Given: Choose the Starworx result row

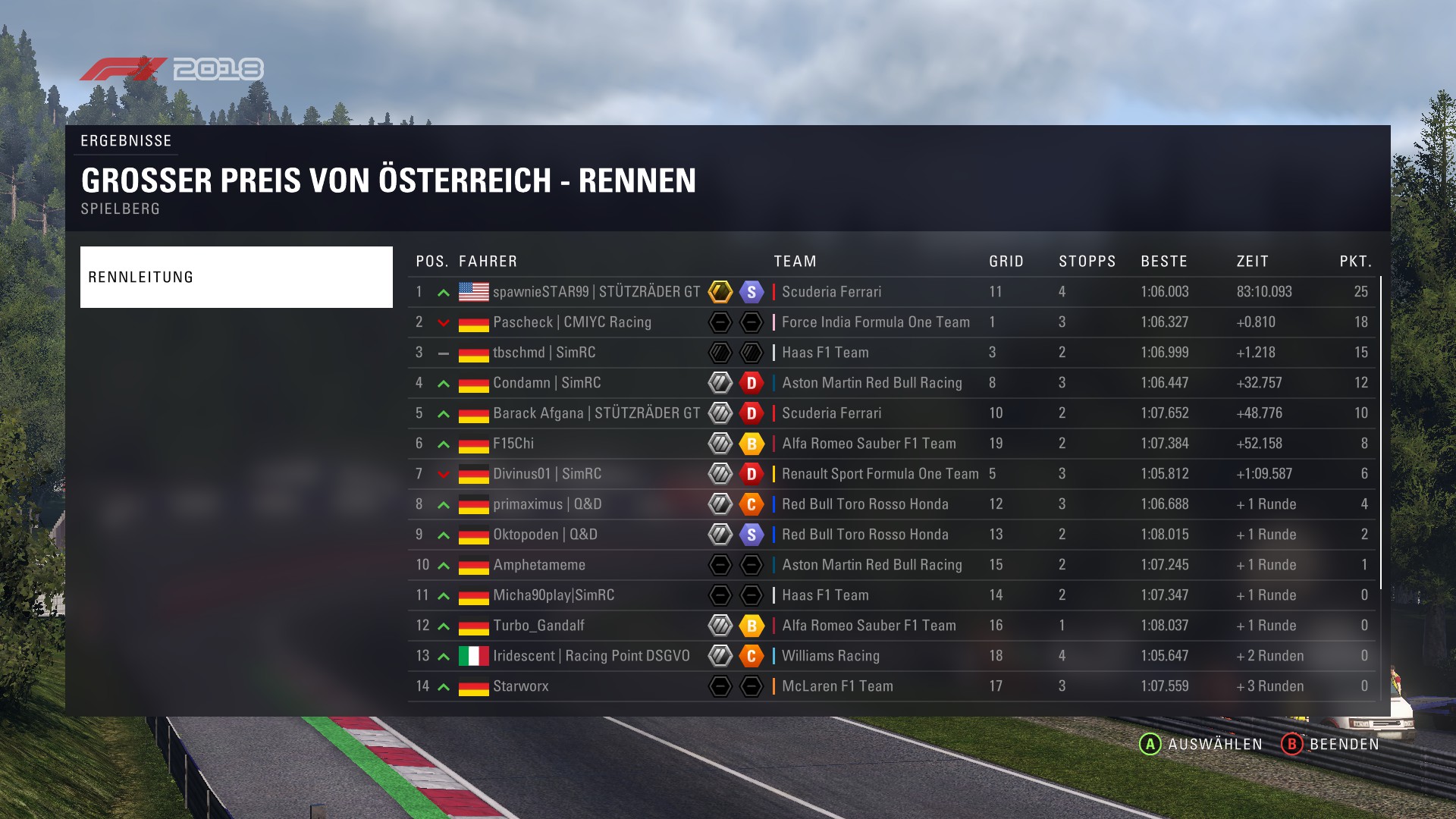Looking at the screenshot, I should (520, 686).
